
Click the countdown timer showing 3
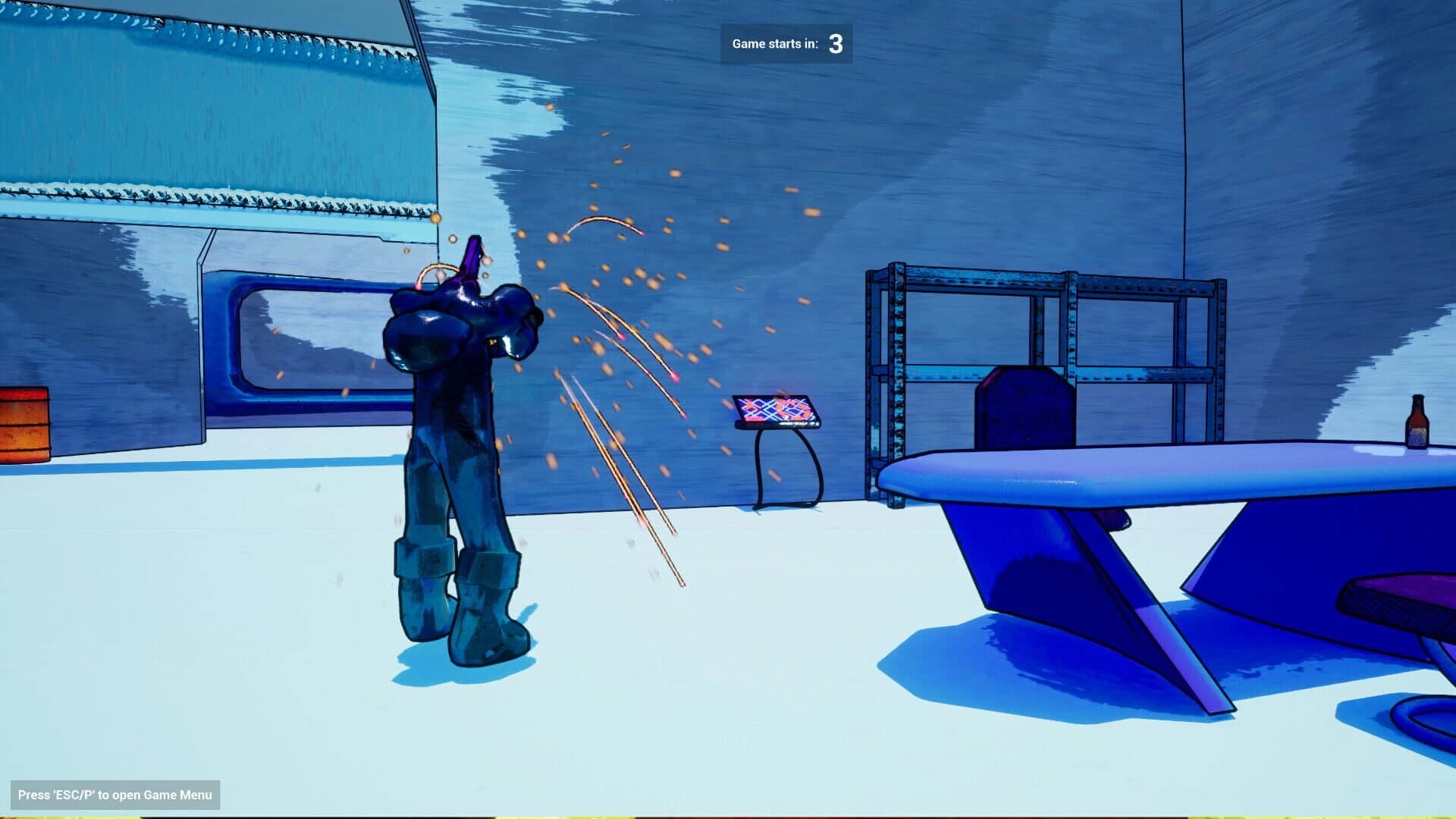click(834, 44)
